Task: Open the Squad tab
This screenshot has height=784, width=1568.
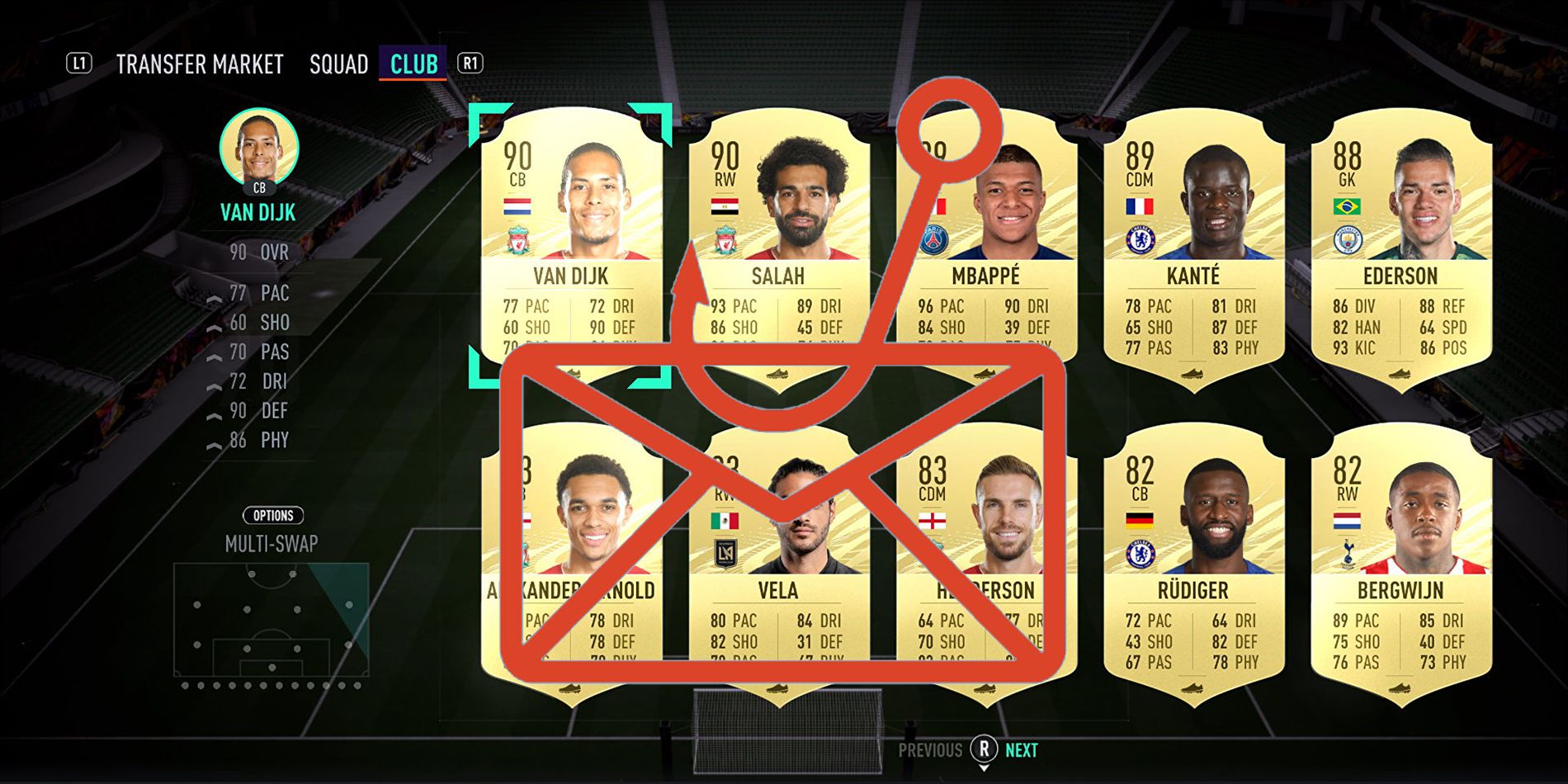Action: tap(338, 64)
